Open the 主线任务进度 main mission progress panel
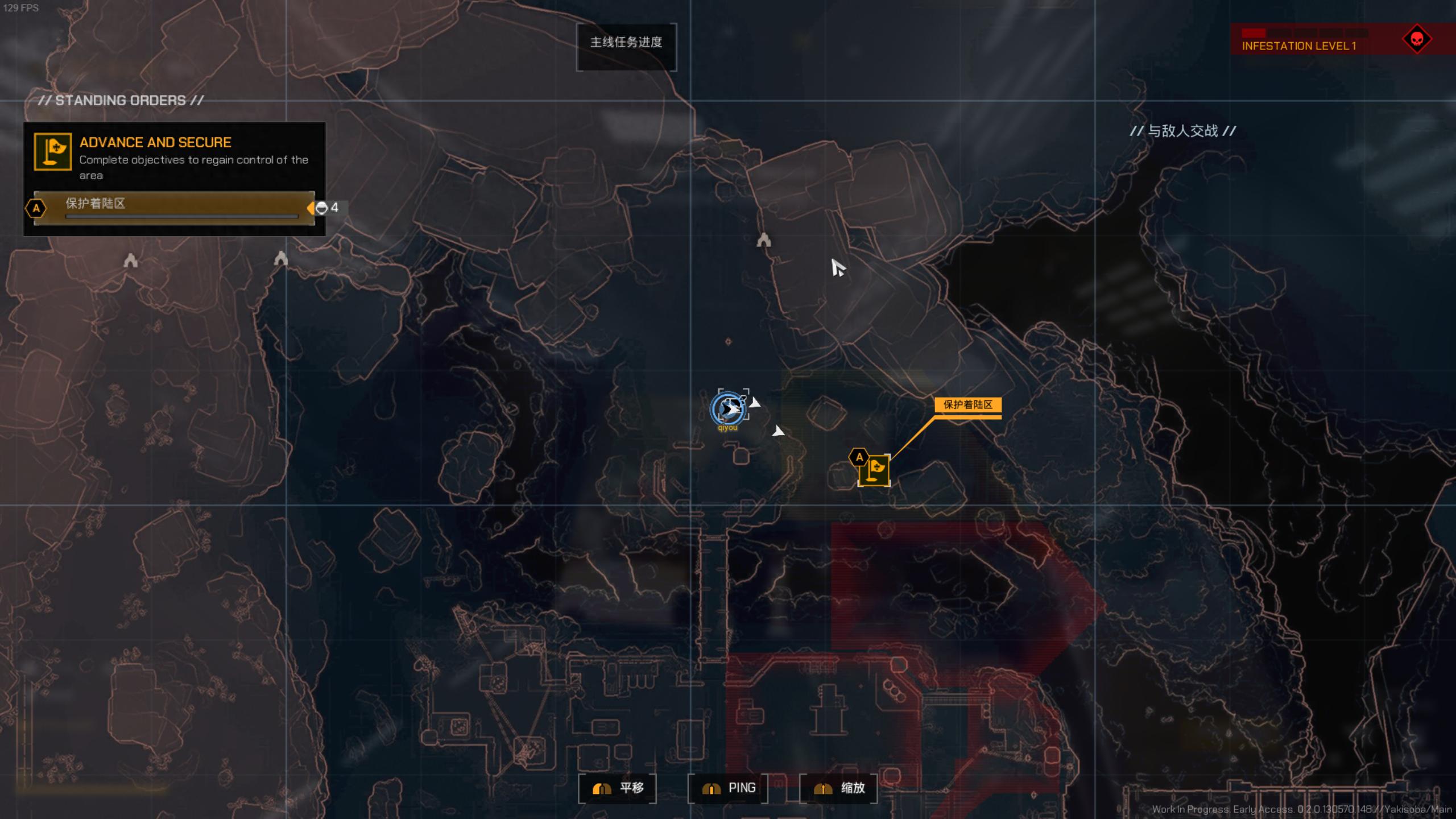Screen dimensions: 1456x819 (x=626, y=43)
